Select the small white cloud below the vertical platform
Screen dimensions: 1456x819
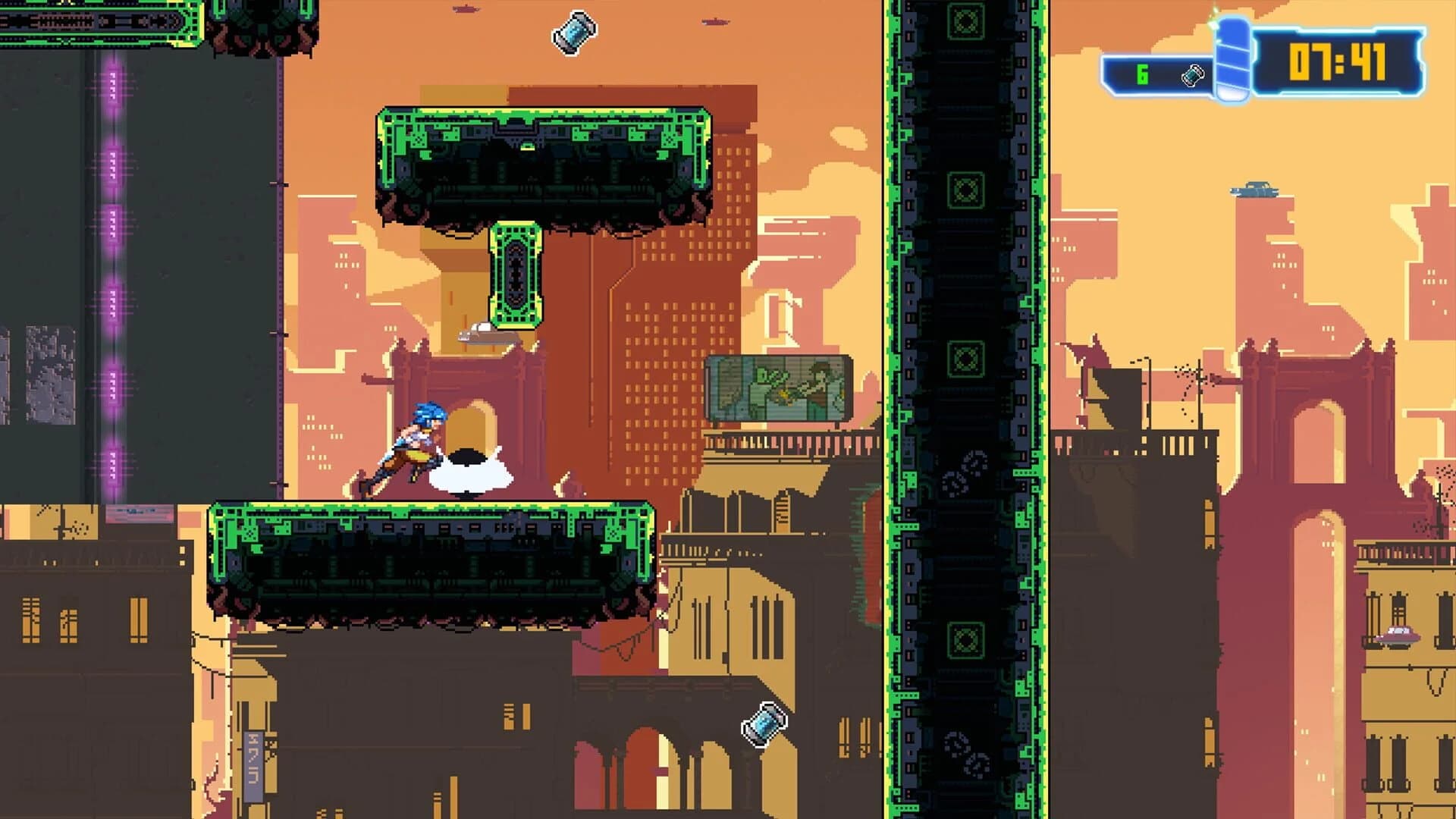(478, 331)
